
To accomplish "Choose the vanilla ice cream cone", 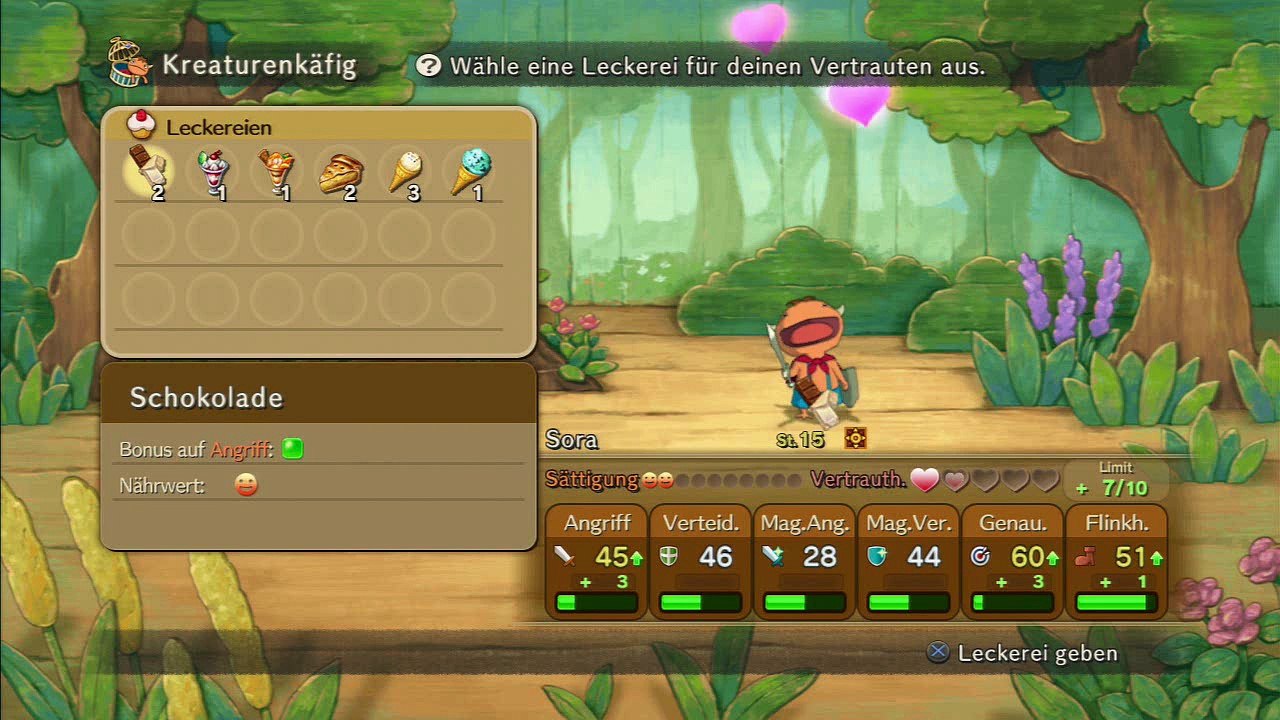I will (405, 172).
